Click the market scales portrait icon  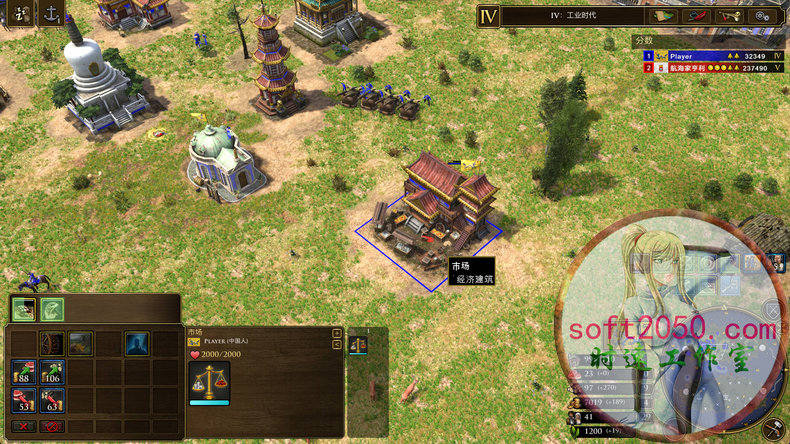coord(209,380)
